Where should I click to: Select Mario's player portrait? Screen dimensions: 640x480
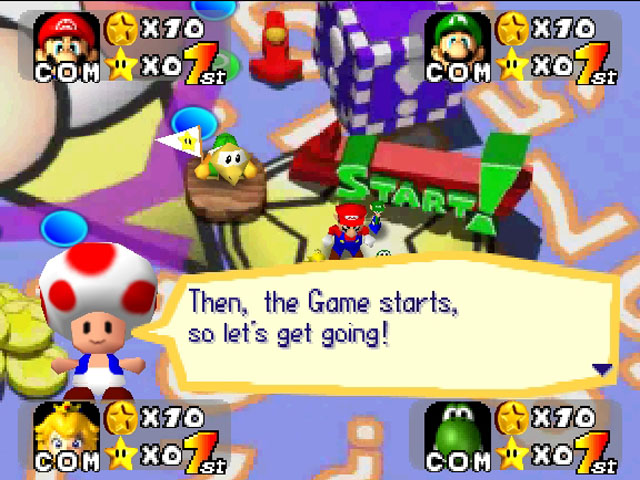pos(68,40)
